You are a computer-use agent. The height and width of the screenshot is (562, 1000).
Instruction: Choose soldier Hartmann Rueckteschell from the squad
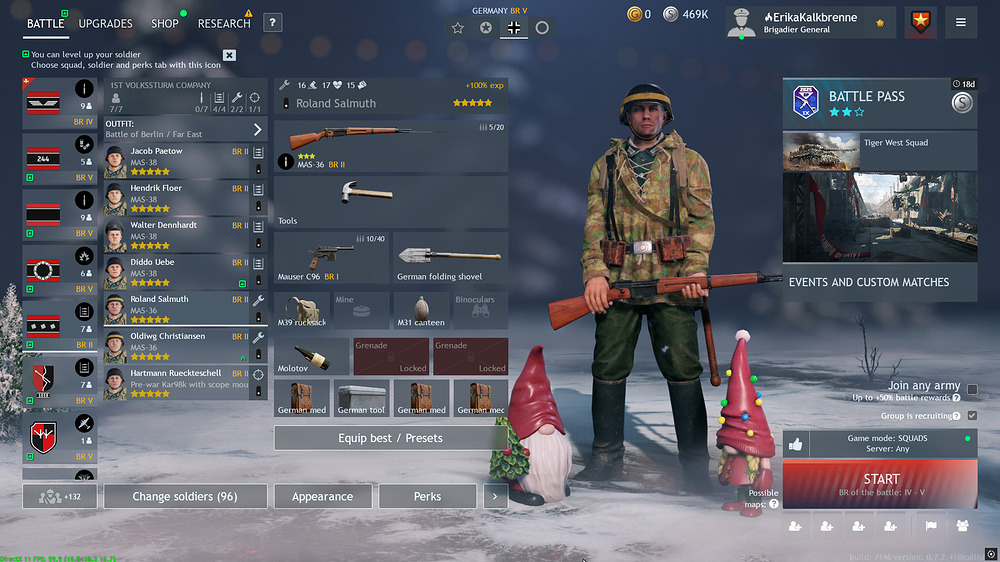point(175,383)
